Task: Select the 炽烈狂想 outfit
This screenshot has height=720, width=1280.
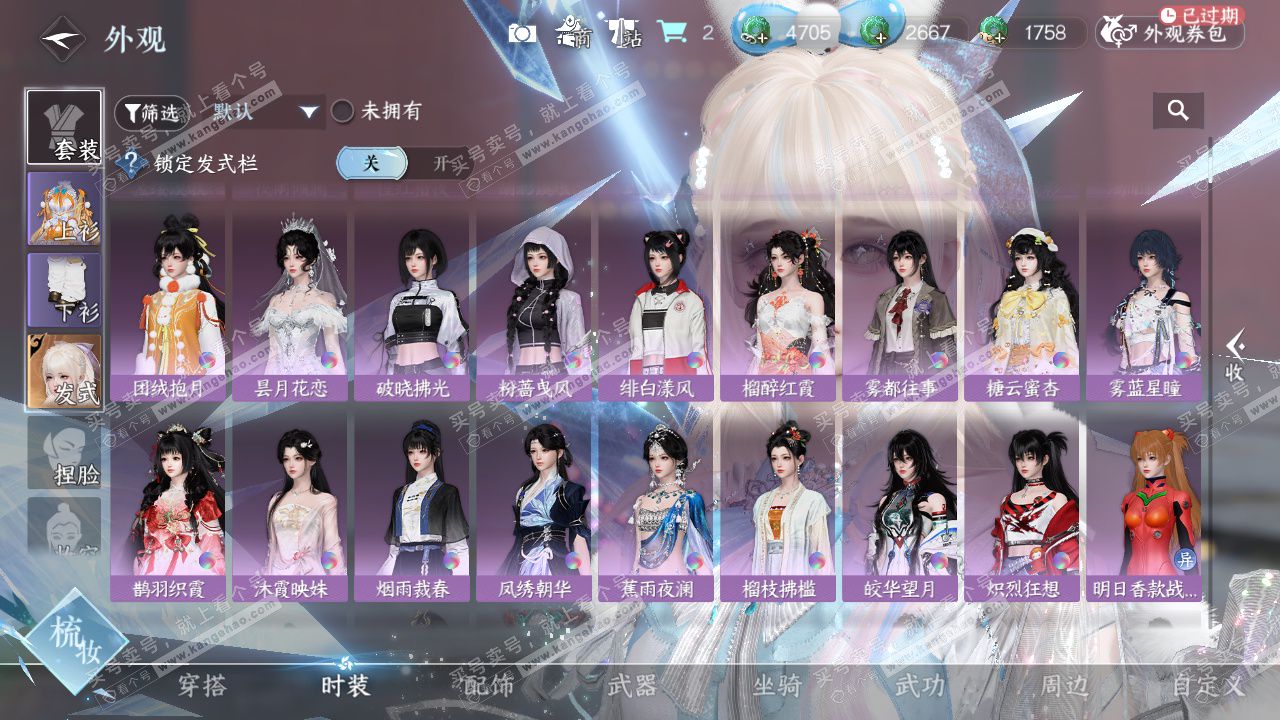Action: (1022, 505)
